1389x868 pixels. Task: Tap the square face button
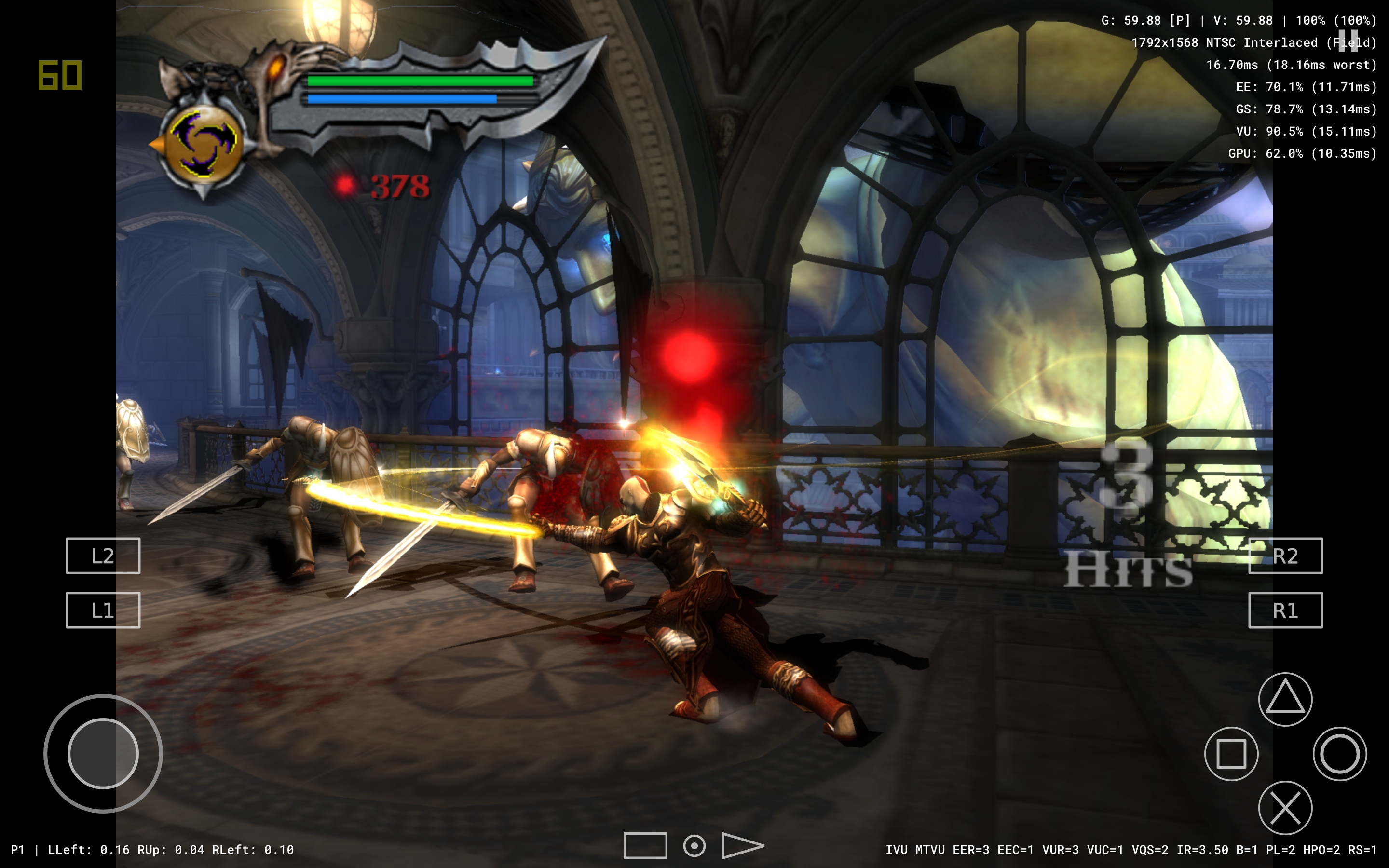click(x=1231, y=753)
